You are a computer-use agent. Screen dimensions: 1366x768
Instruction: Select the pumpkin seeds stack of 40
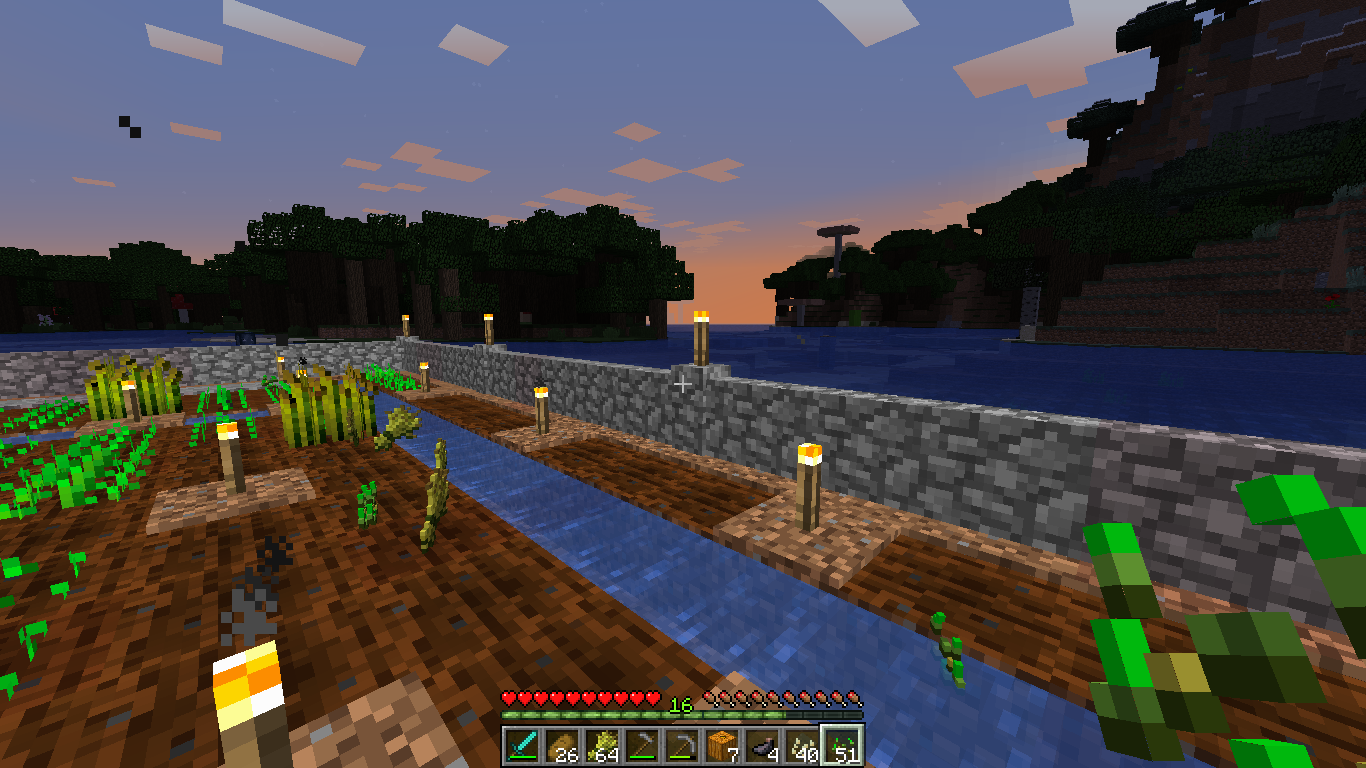click(802, 746)
